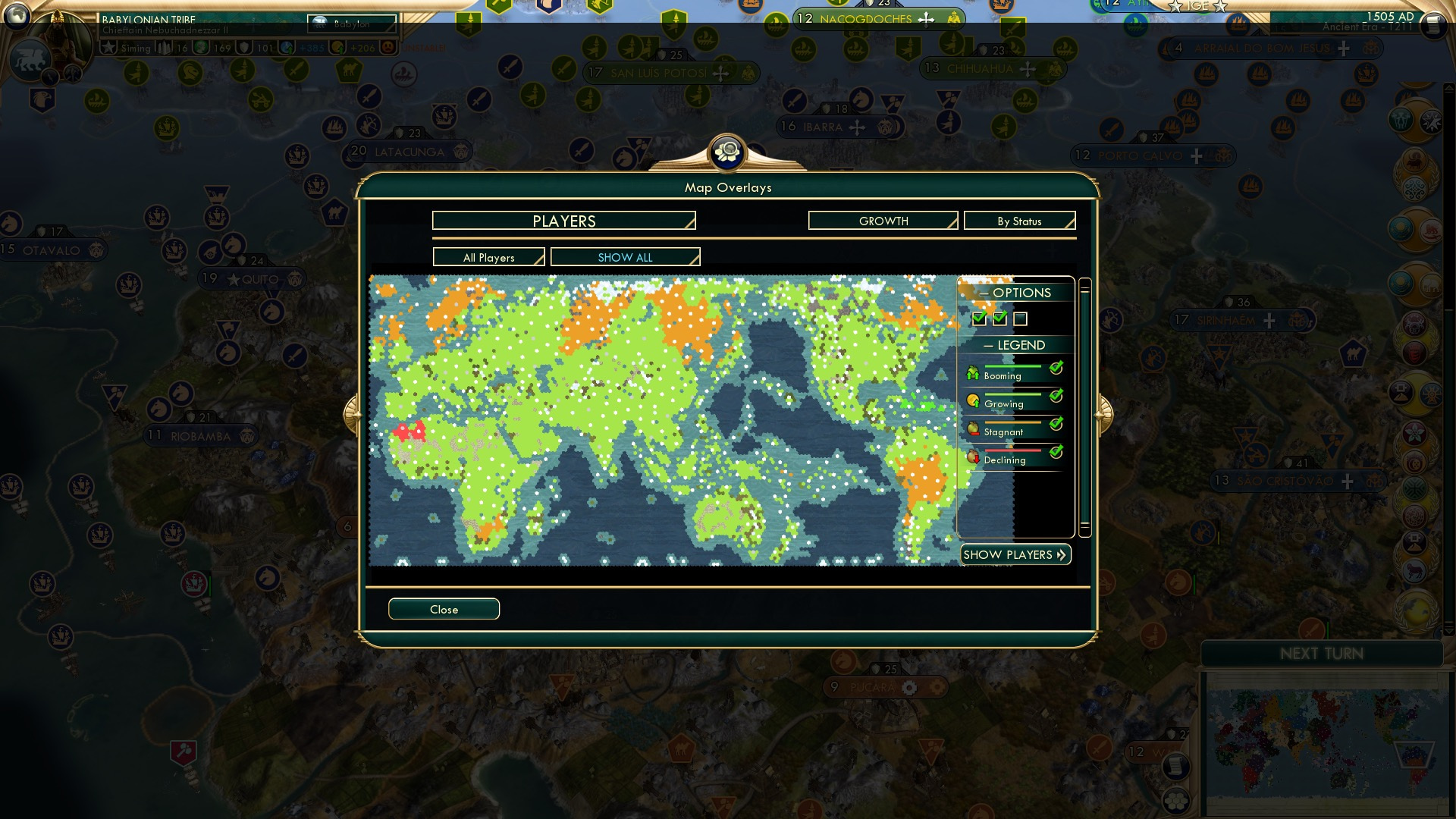Click the Declining red-arrow legend icon
The height and width of the screenshot is (819, 1456).
point(973,456)
